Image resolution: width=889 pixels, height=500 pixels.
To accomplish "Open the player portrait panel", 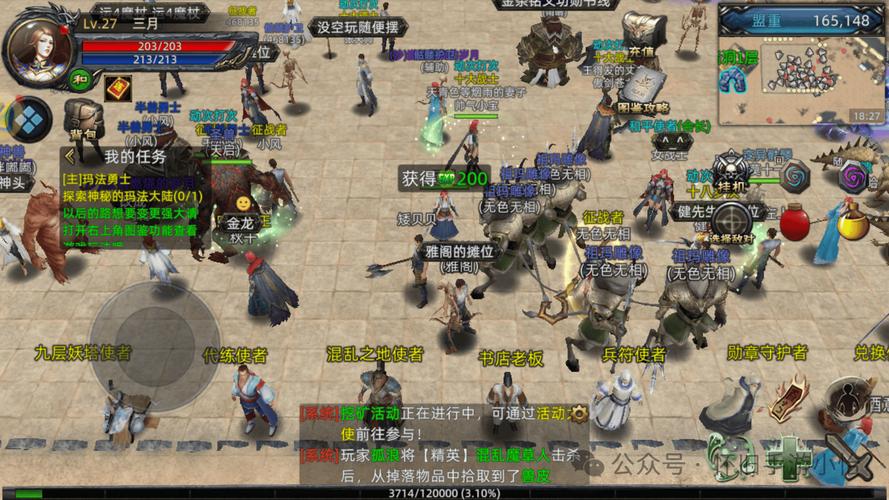I will (40, 52).
